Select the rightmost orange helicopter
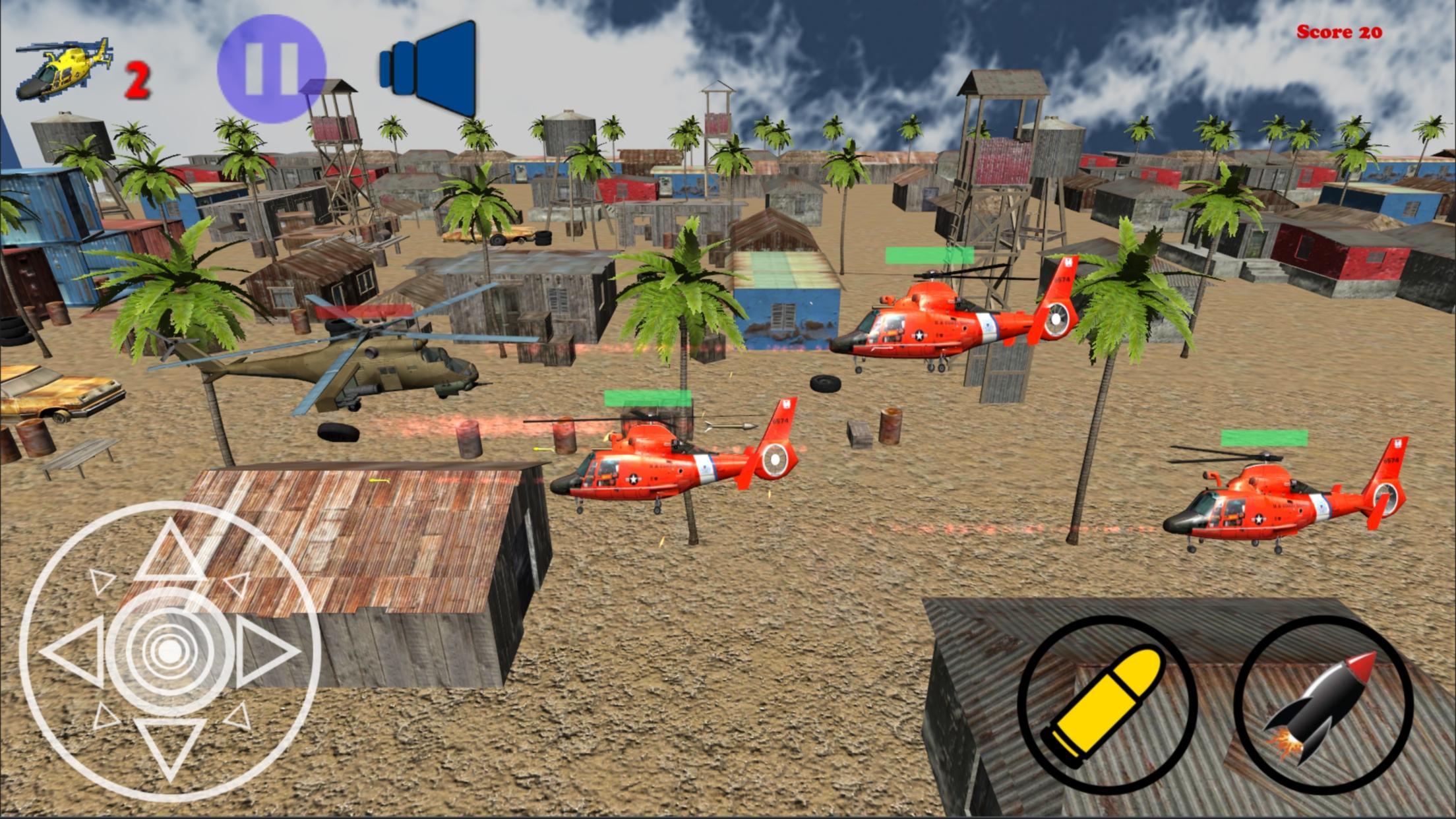Screen dimensions: 1456x819 coord(1273,508)
